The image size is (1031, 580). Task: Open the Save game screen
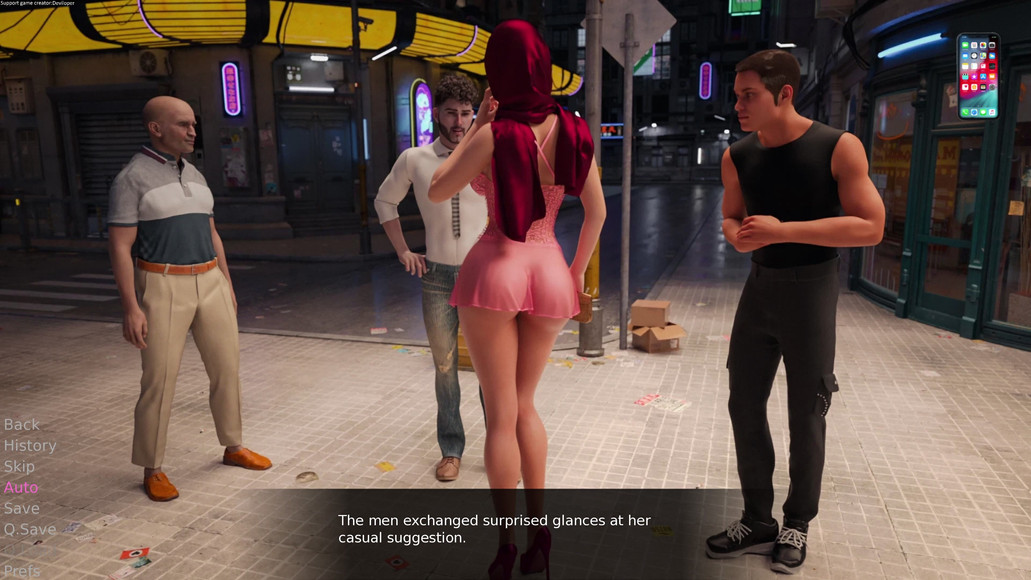pos(21,508)
